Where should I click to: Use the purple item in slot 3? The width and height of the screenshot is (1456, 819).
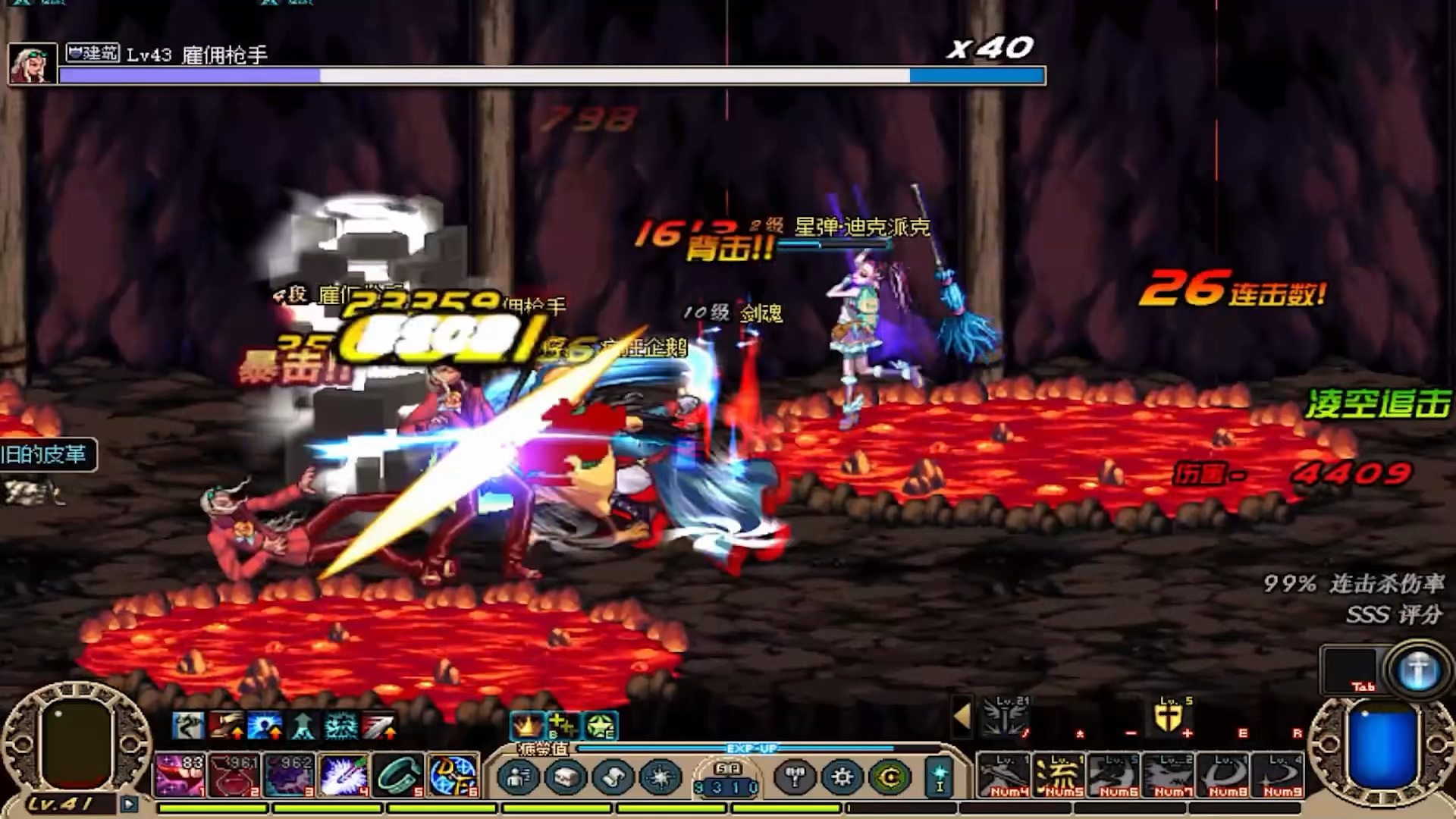pos(288,775)
